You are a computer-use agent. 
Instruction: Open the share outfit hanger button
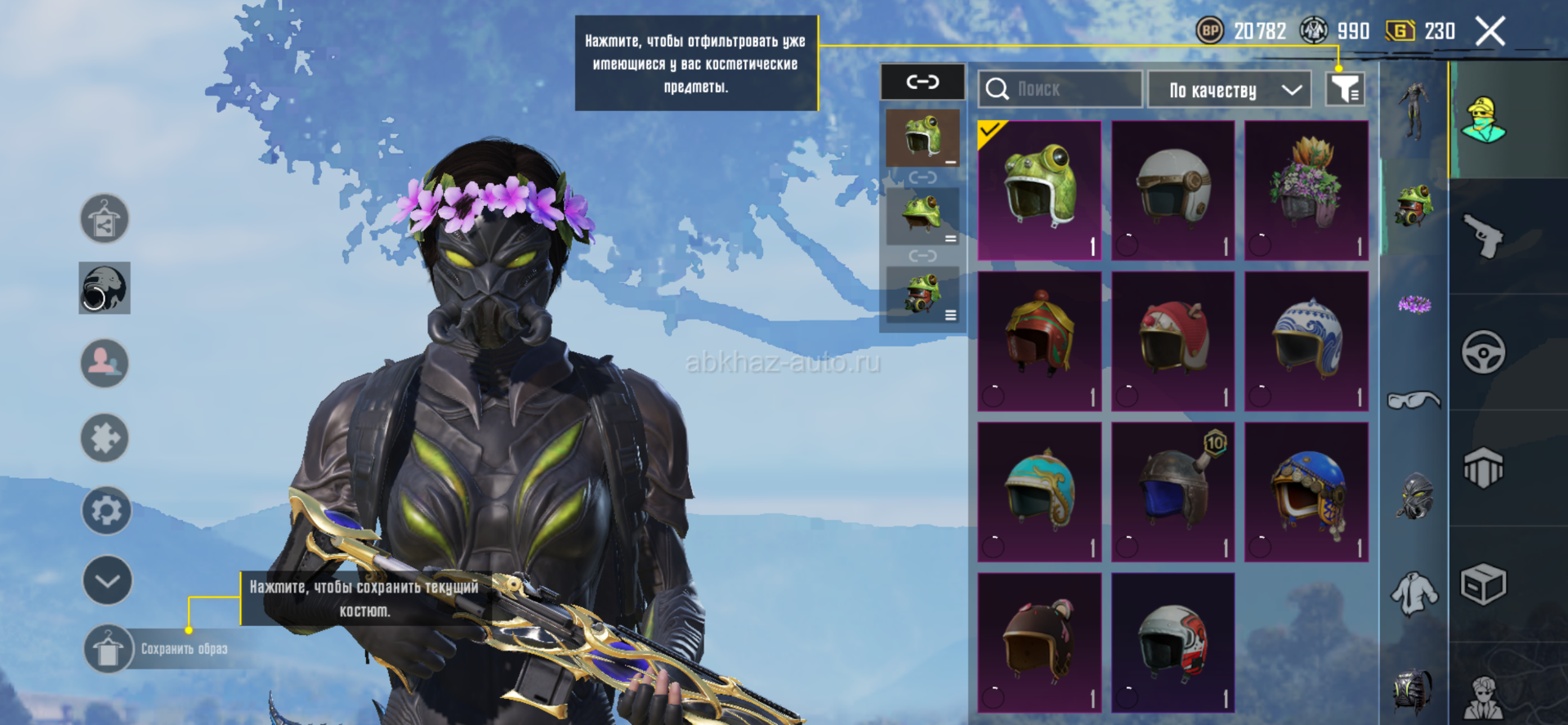tap(105, 219)
